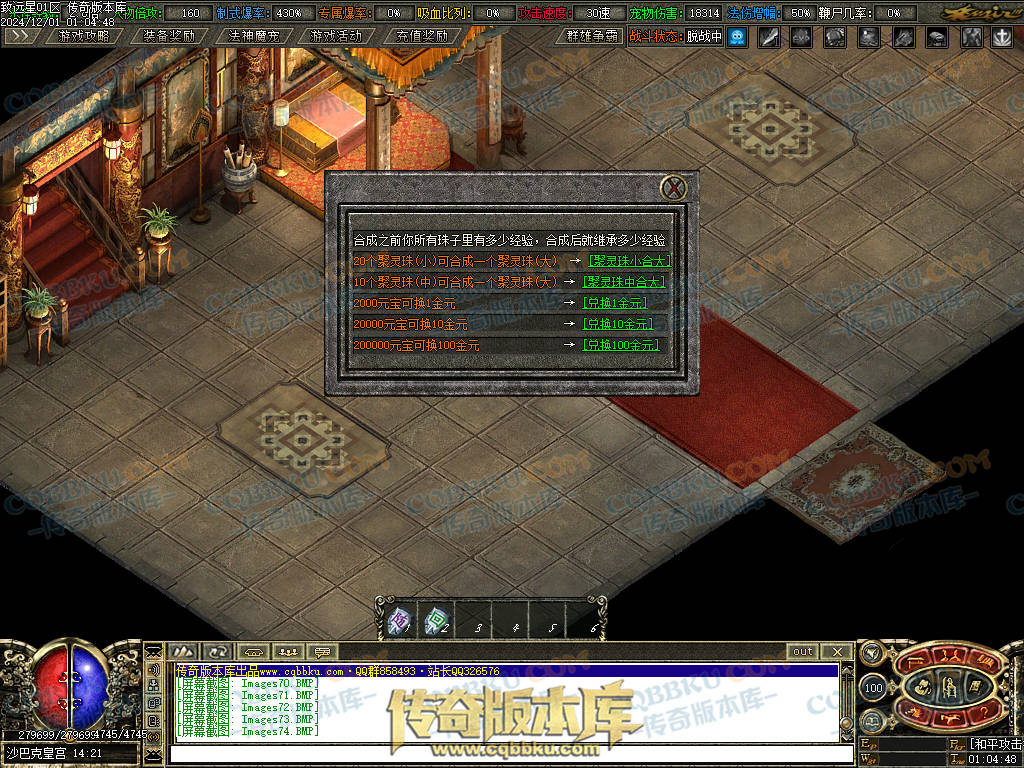Click the anchor icon in the top bar

[1001, 37]
